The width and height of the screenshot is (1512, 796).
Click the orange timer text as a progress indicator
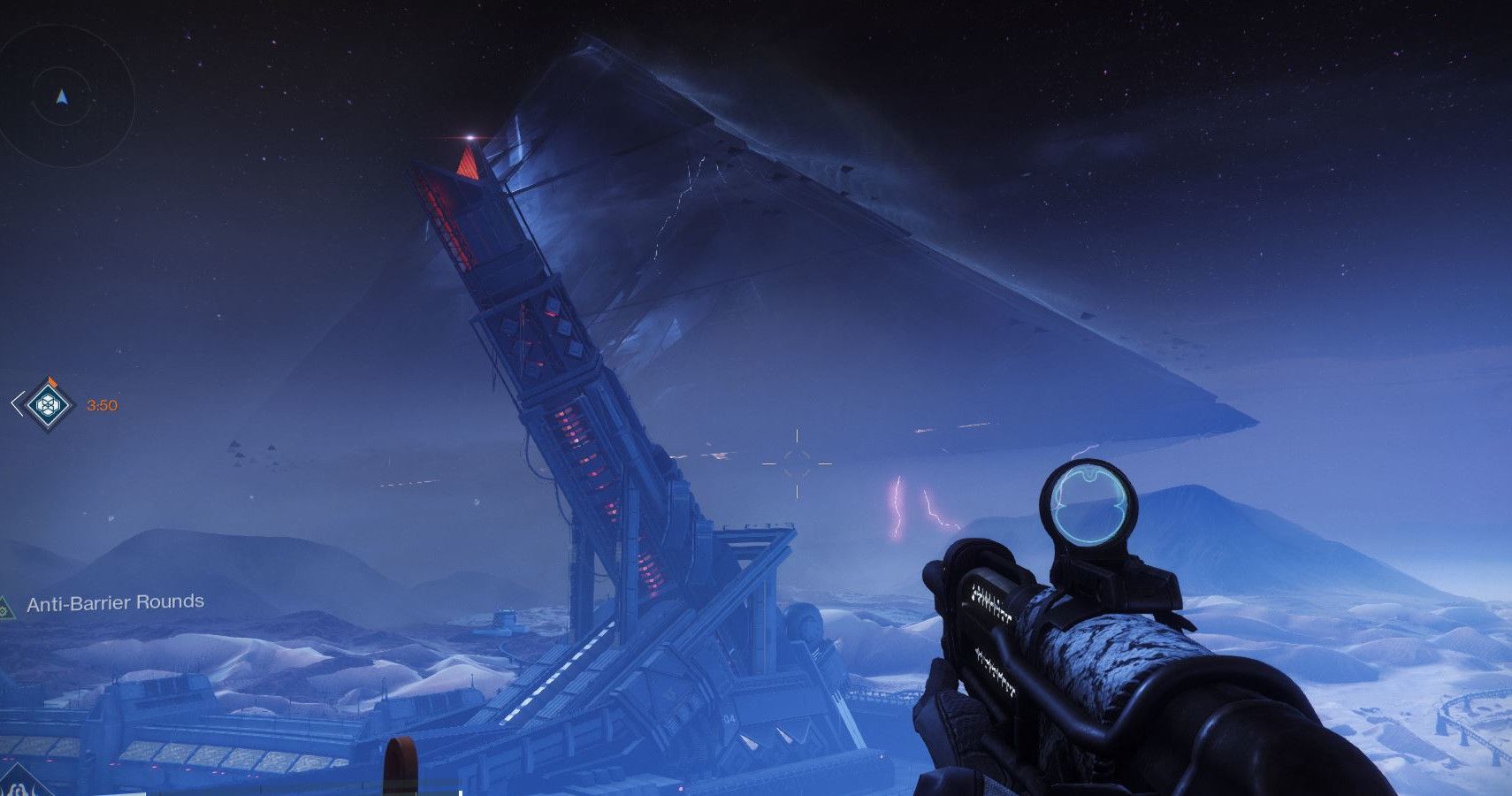[x=100, y=404]
